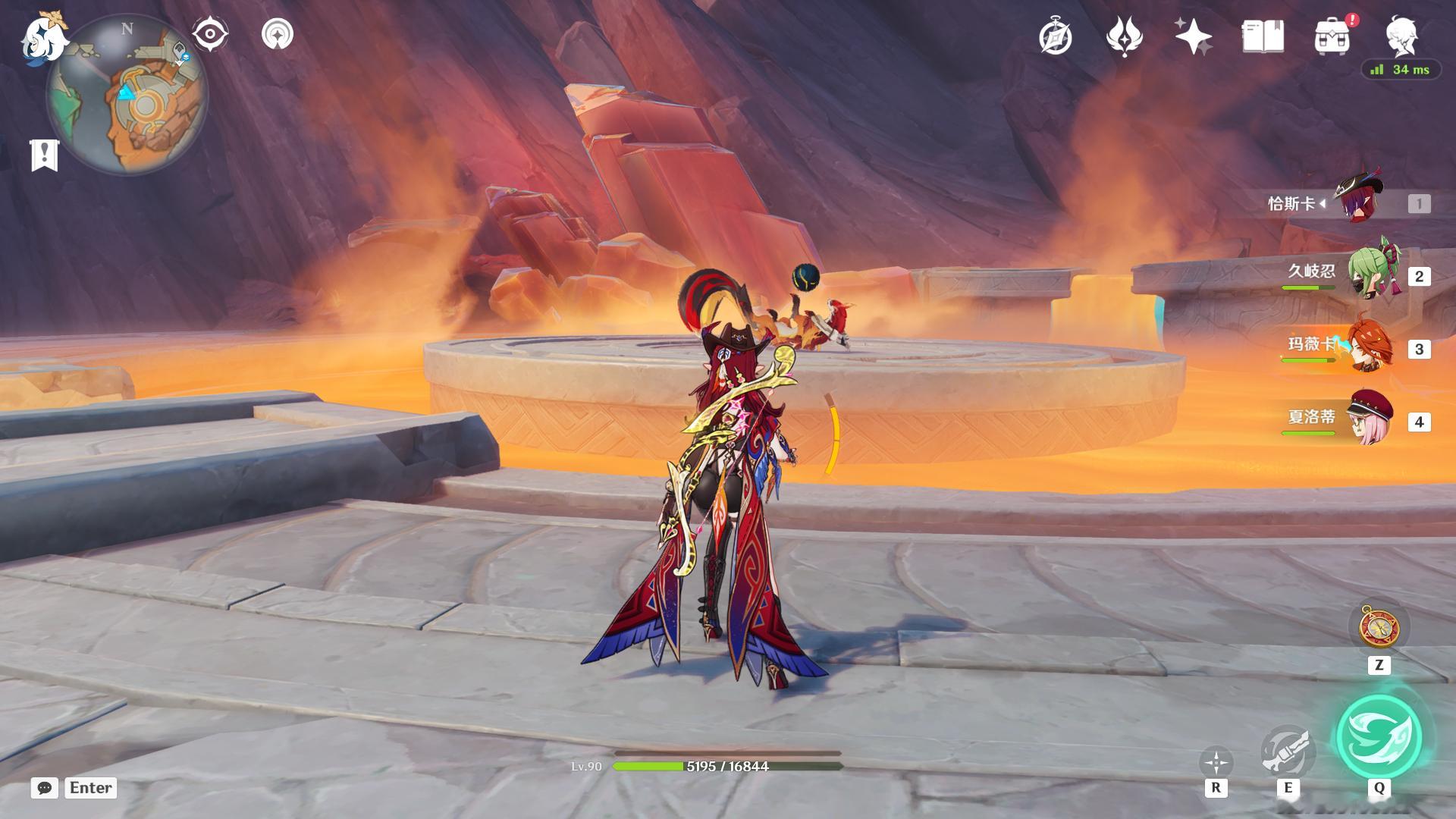Viewport: 1456px width, 819px height.
Task: Open the chat speech bubble box
Action: point(45,788)
